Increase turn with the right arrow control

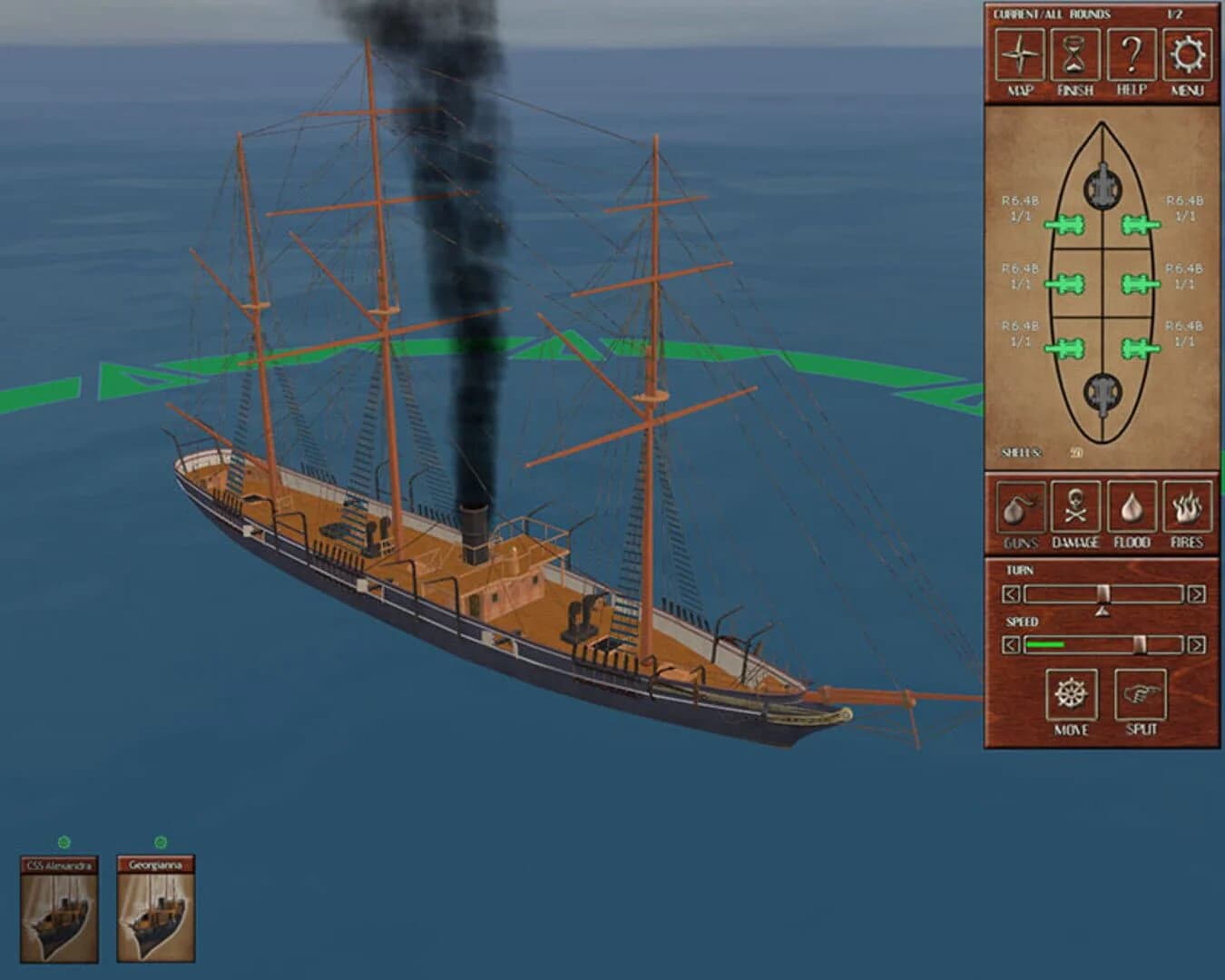coord(1196,594)
